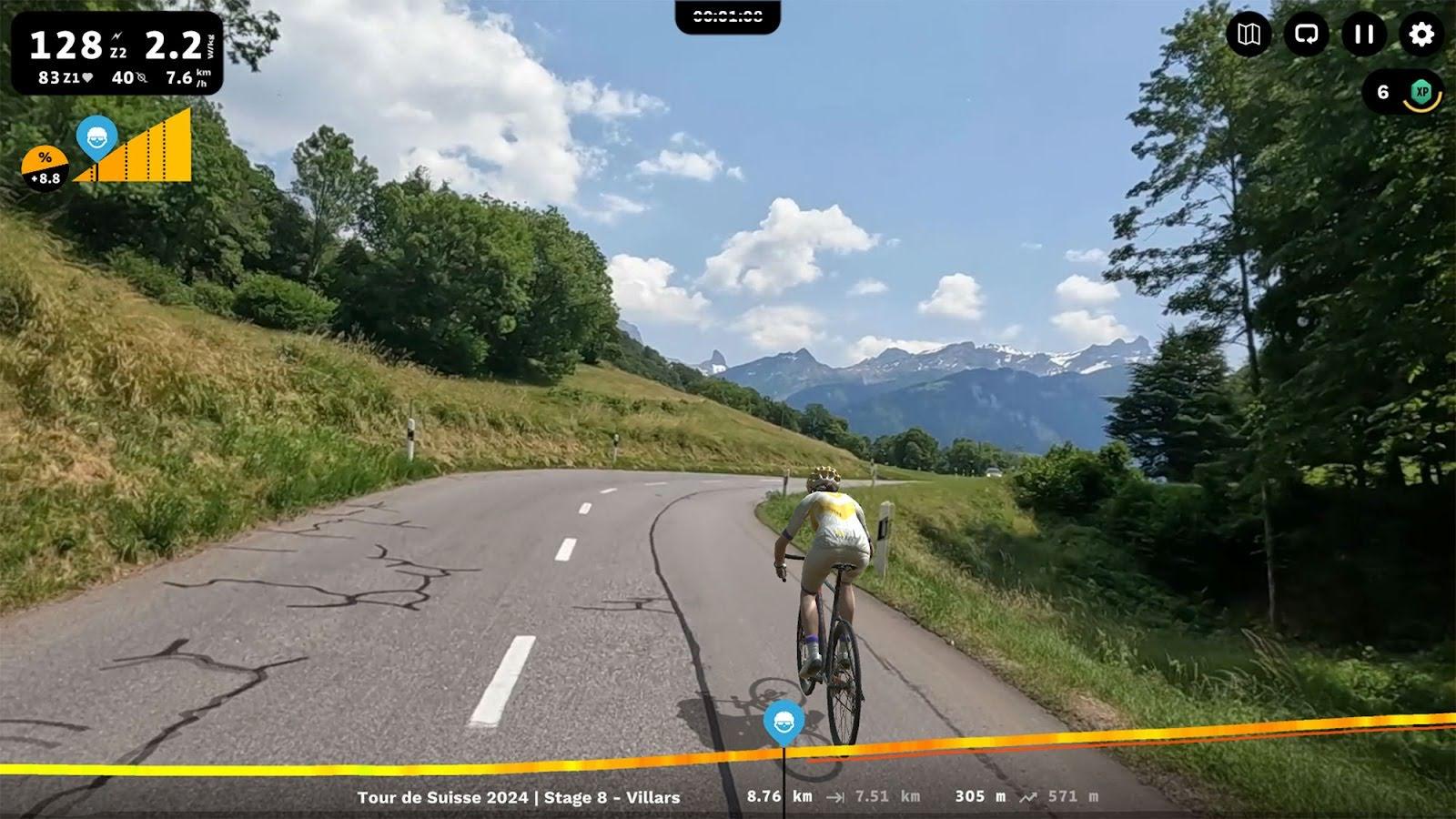The width and height of the screenshot is (1456, 819).
Task: Select the rider avatar pin on elevation profile
Action: (x=98, y=138)
